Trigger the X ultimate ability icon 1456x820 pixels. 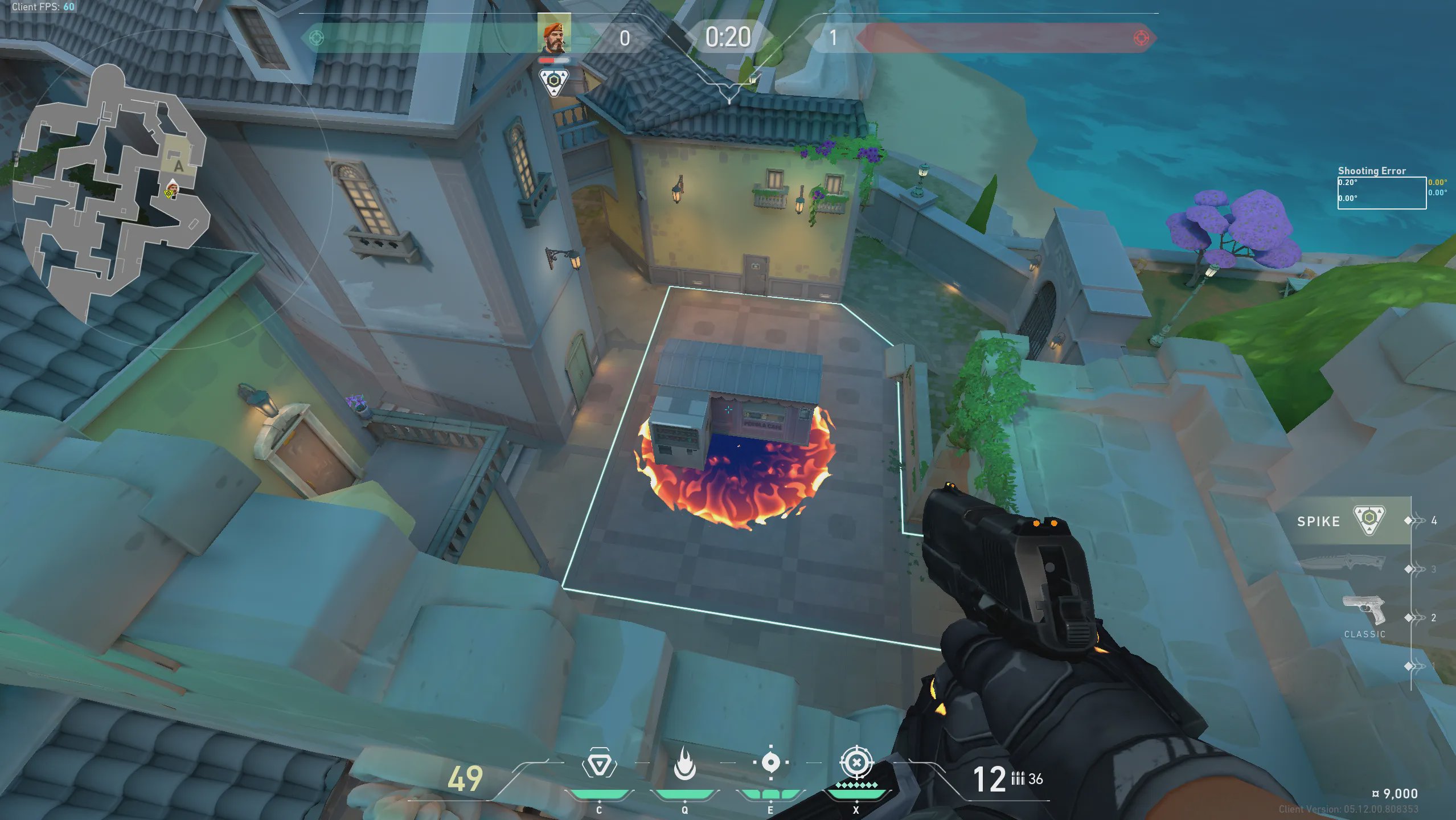(856, 762)
